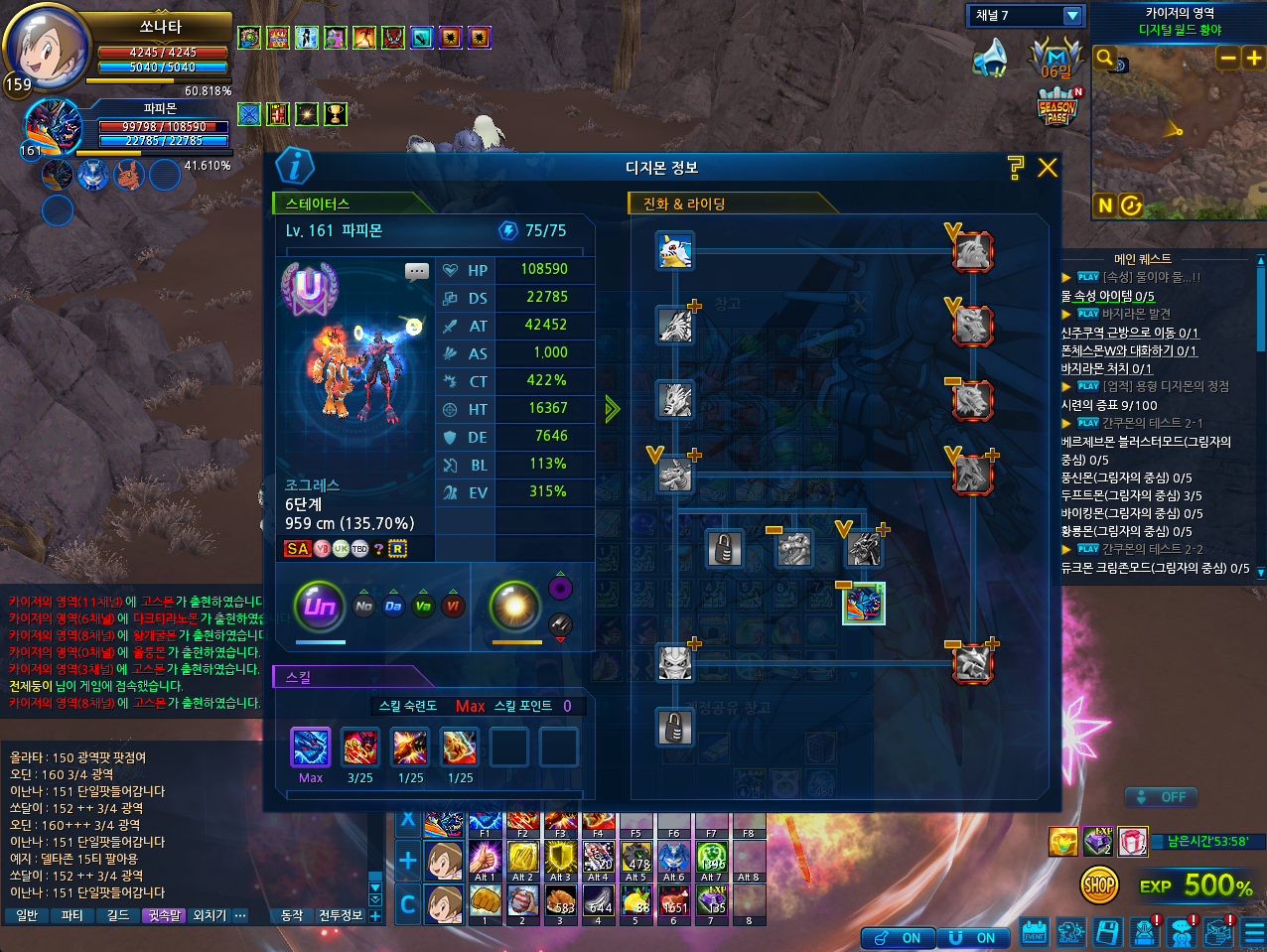Click the gold SHOP button
The width and height of the screenshot is (1267, 952).
point(1099,884)
